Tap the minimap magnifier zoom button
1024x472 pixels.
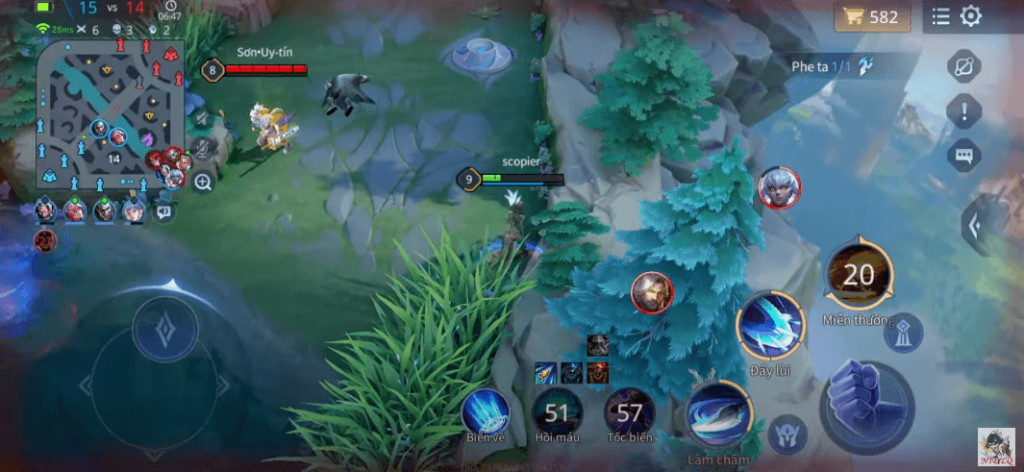(203, 182)
